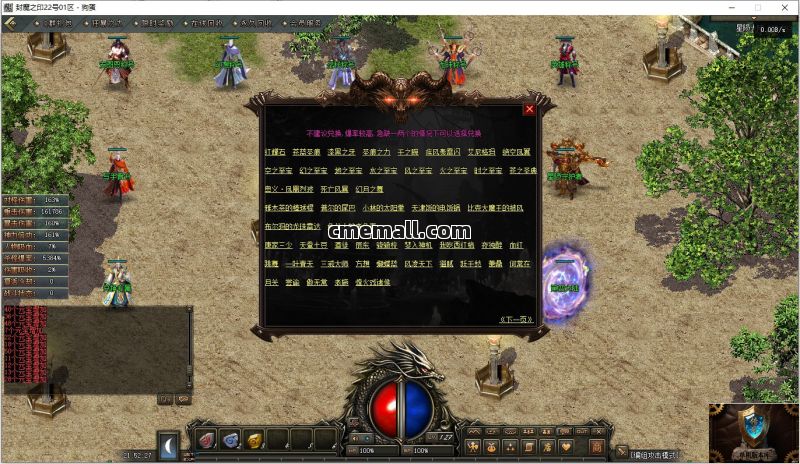Click the 幻月之舞 link
Viewport: 800px width, 464px height.
pos(370,189)
